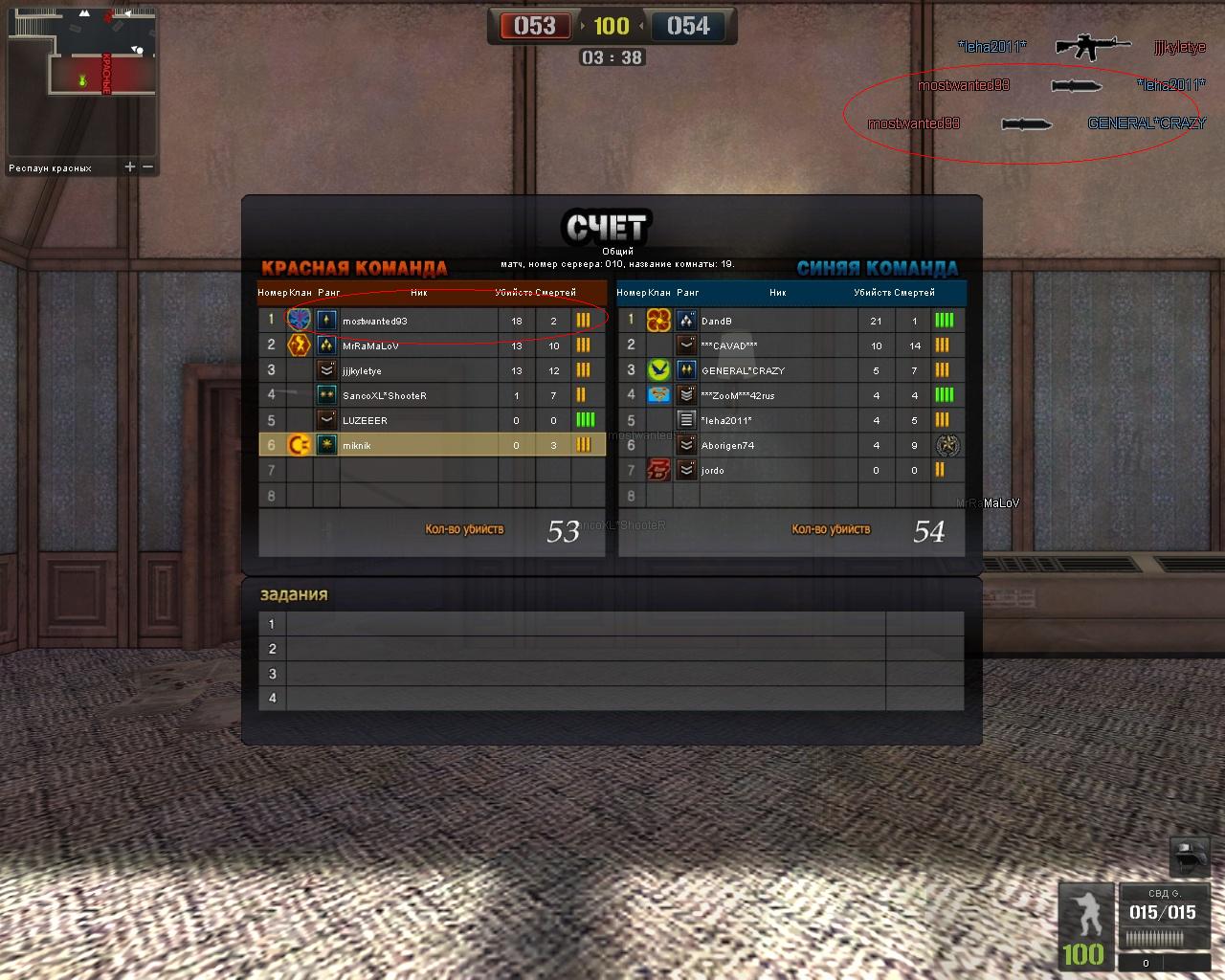Image resolution: width=1225 pixels, height=980 pixels.
Task: Click the helmet icon above the ammo panel
Action: click(x=1190, y=857)
